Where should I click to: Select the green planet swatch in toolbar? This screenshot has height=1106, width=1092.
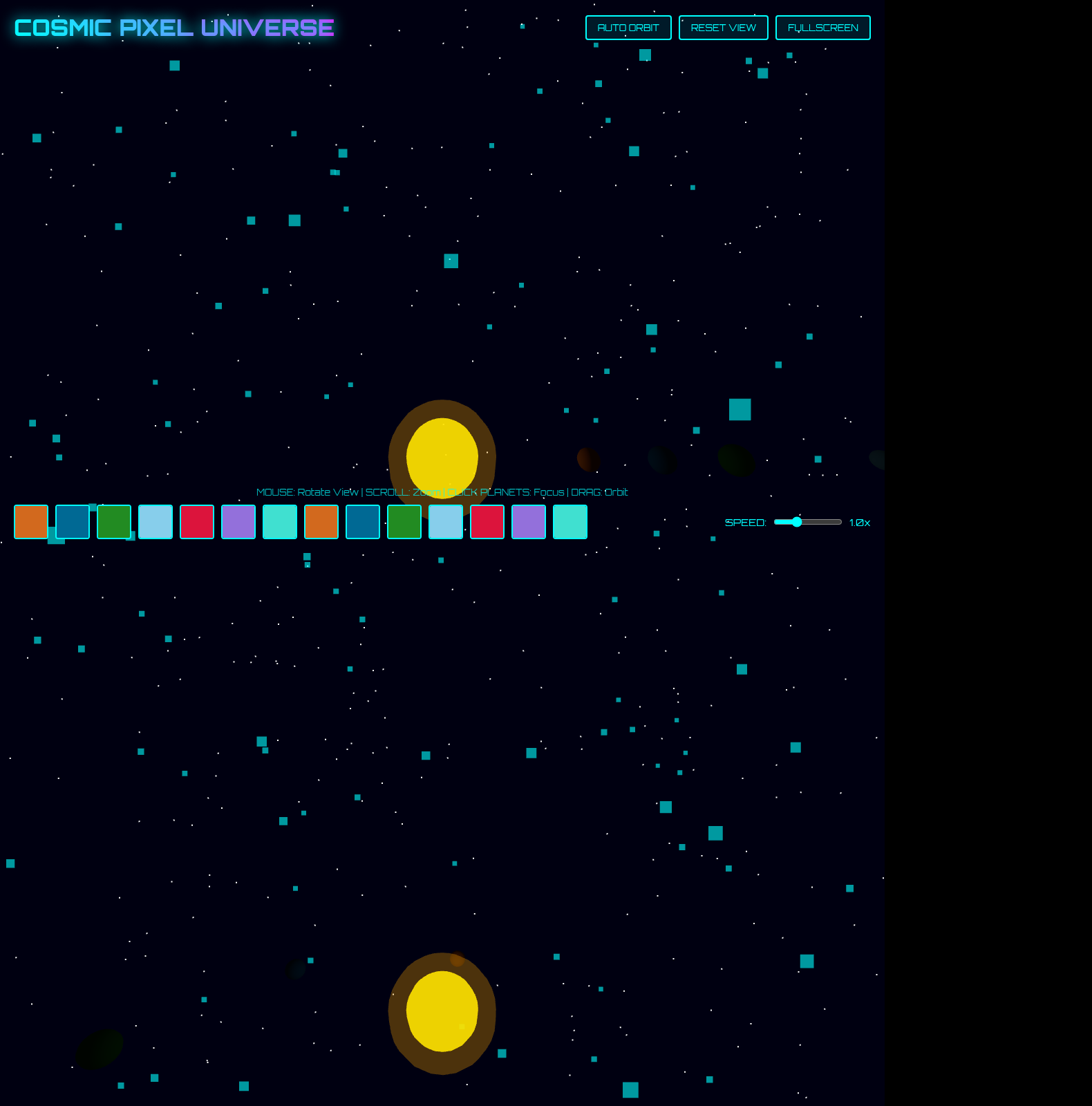(113, 522)
